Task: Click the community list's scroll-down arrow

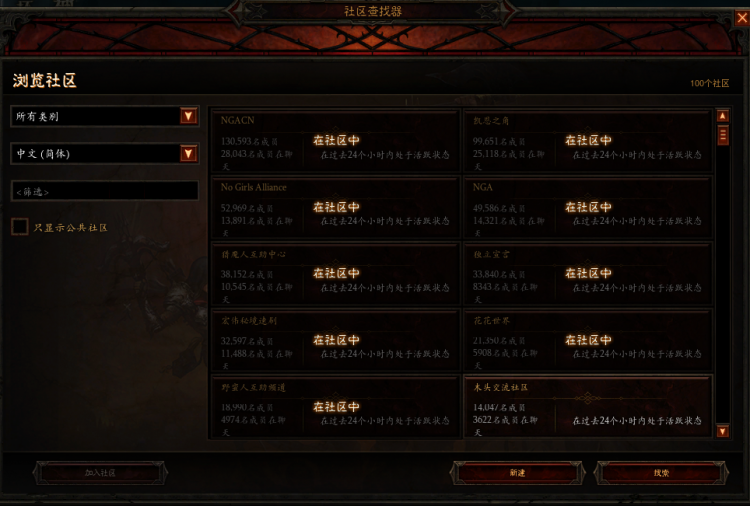Action: [723, 431]
